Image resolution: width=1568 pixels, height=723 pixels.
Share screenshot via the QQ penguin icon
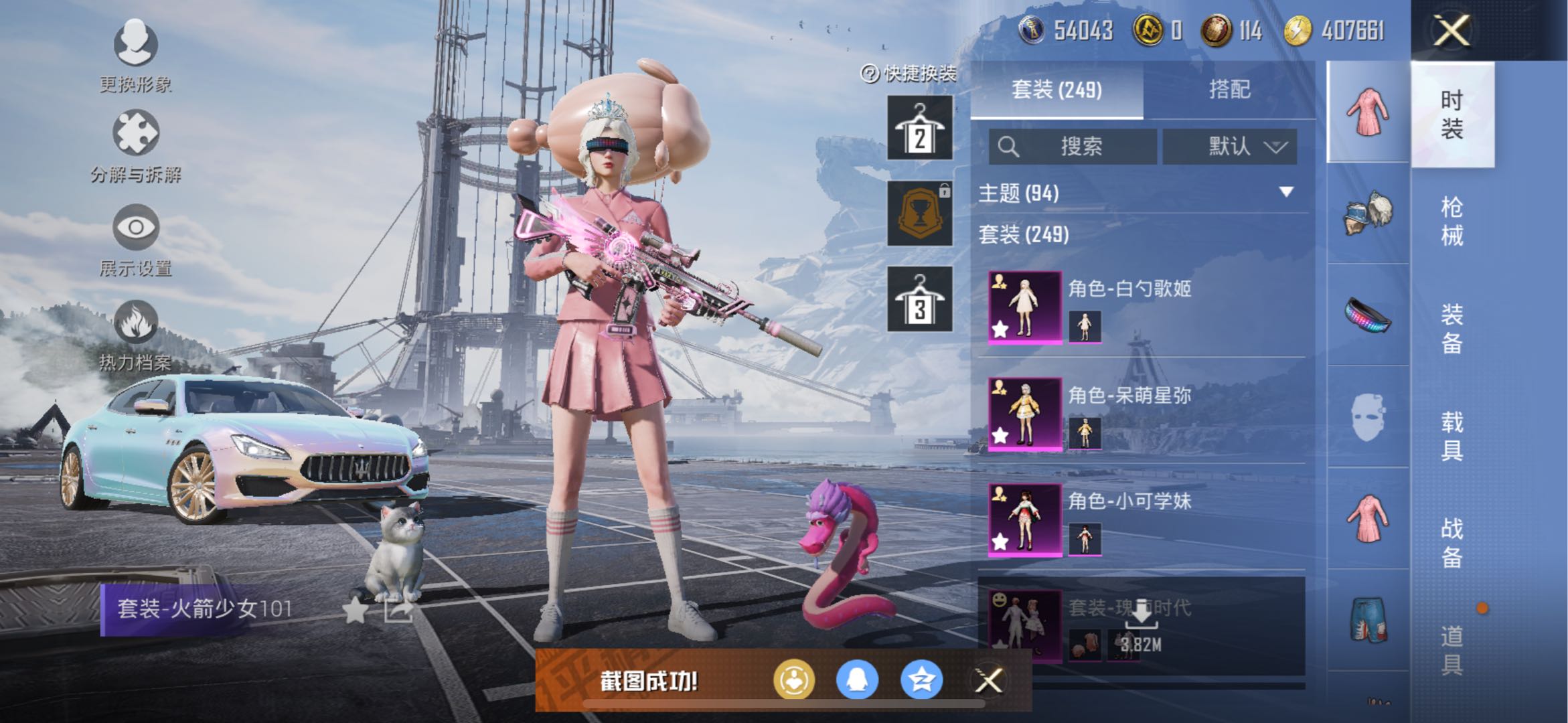(x=857, y=680)
